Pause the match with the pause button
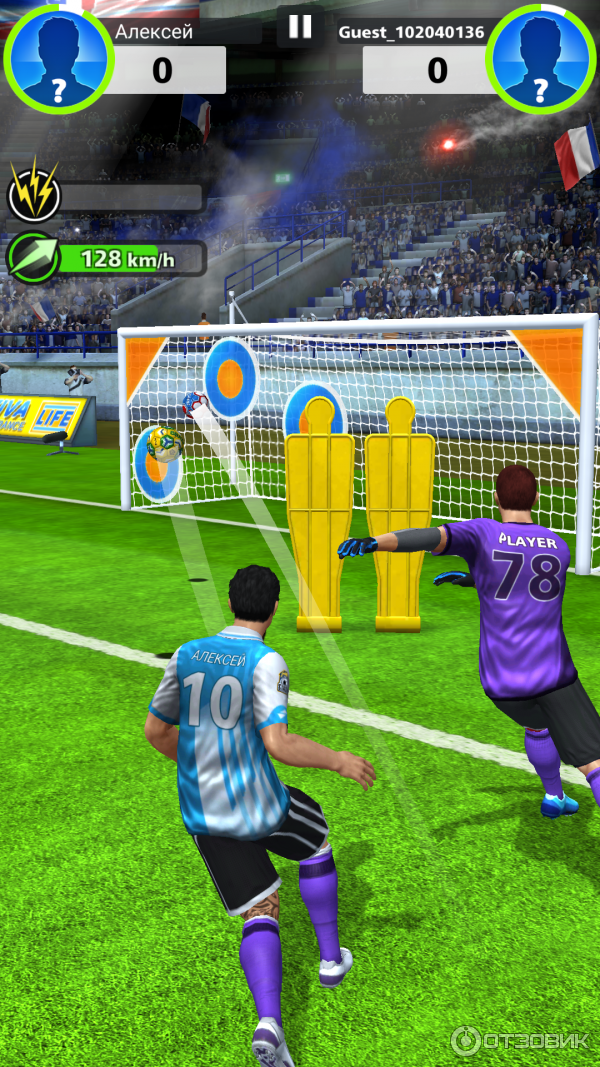600x1067 pixels. (300, 27)
